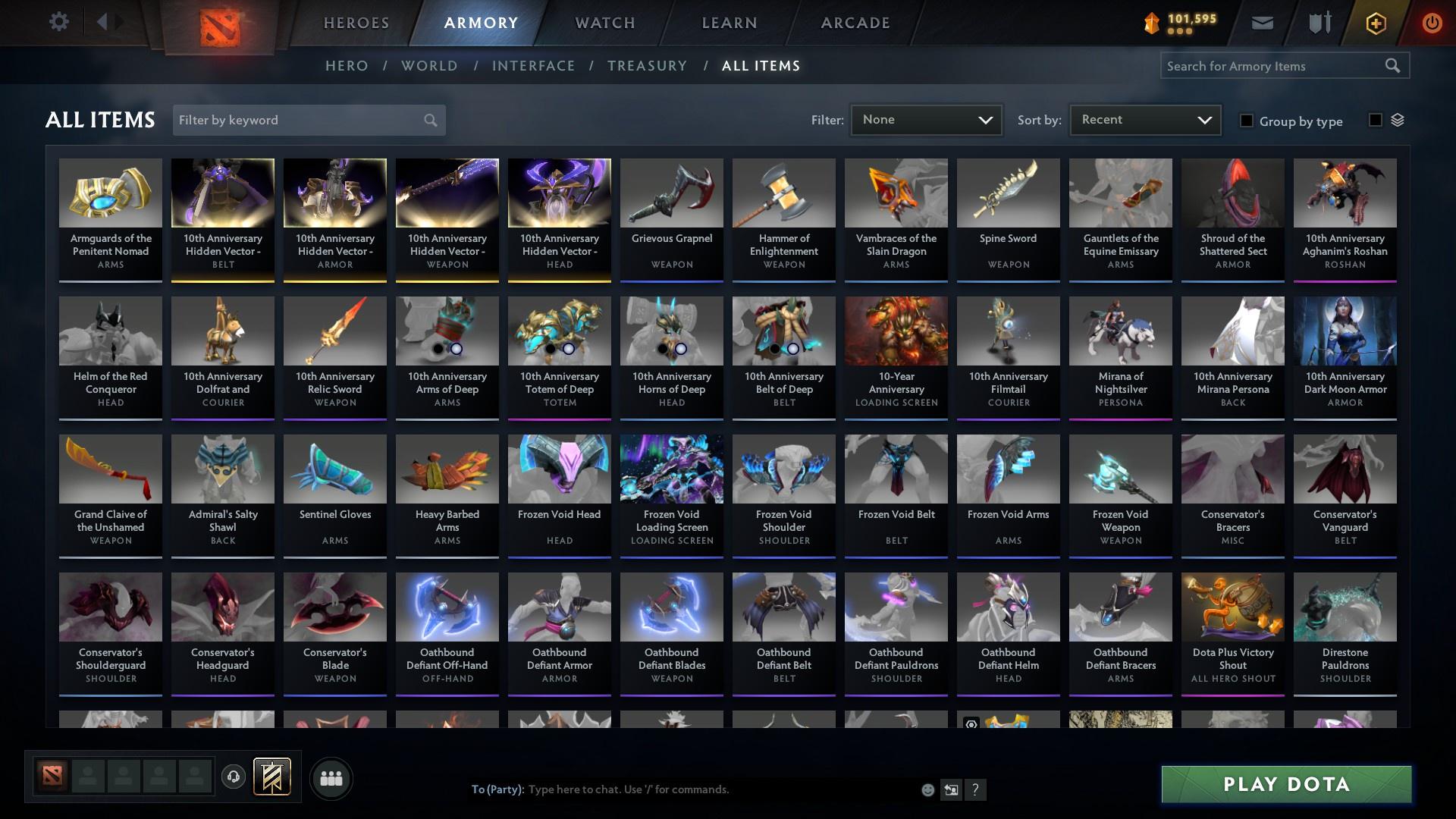Open the settings gear icon
This screenshot has height=819, width=1456.
59,22
